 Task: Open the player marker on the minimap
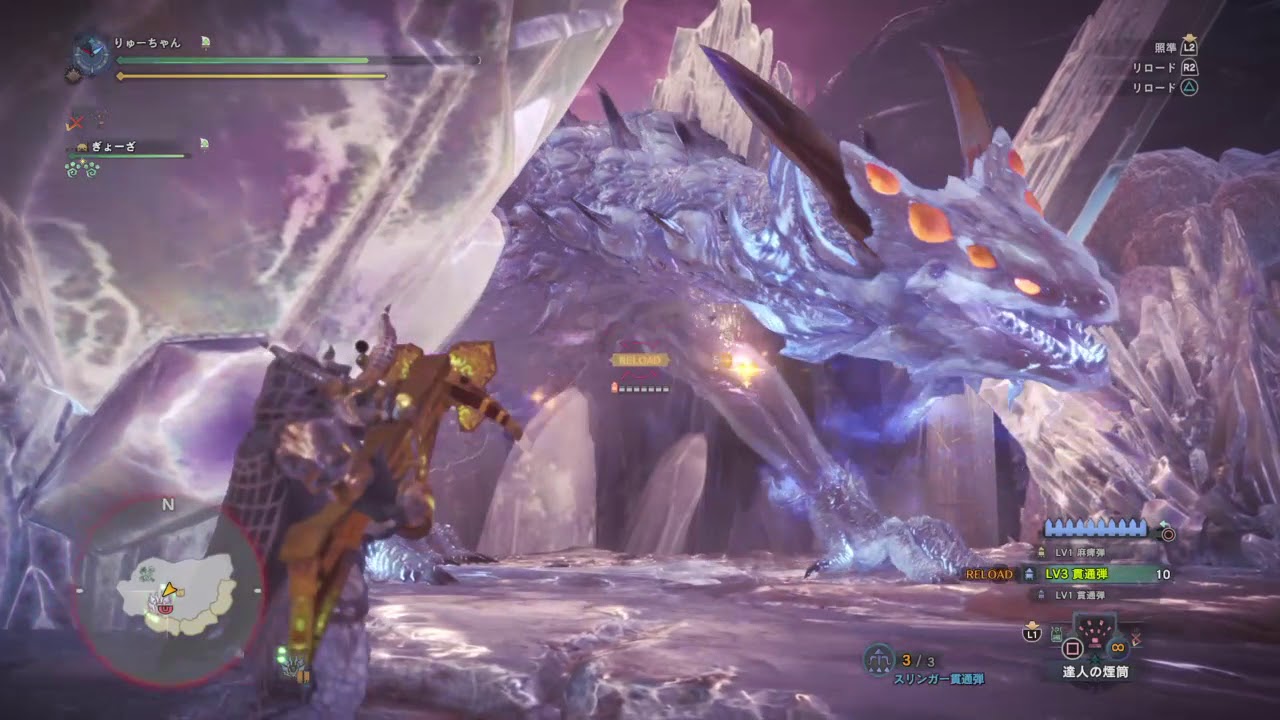pos(170,590)
